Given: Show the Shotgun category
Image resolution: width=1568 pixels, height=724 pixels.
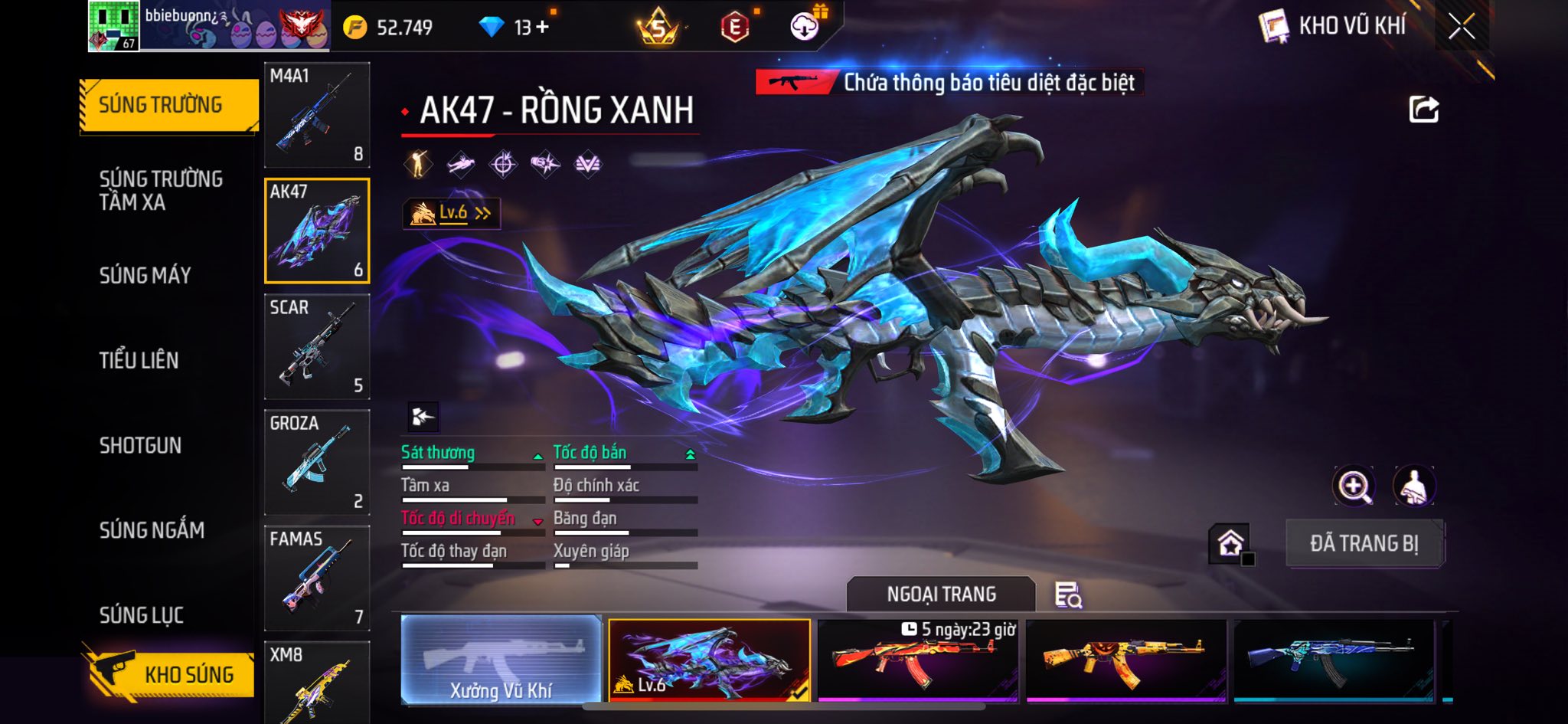Looking at the screenshot, I should tap(141, 445).
